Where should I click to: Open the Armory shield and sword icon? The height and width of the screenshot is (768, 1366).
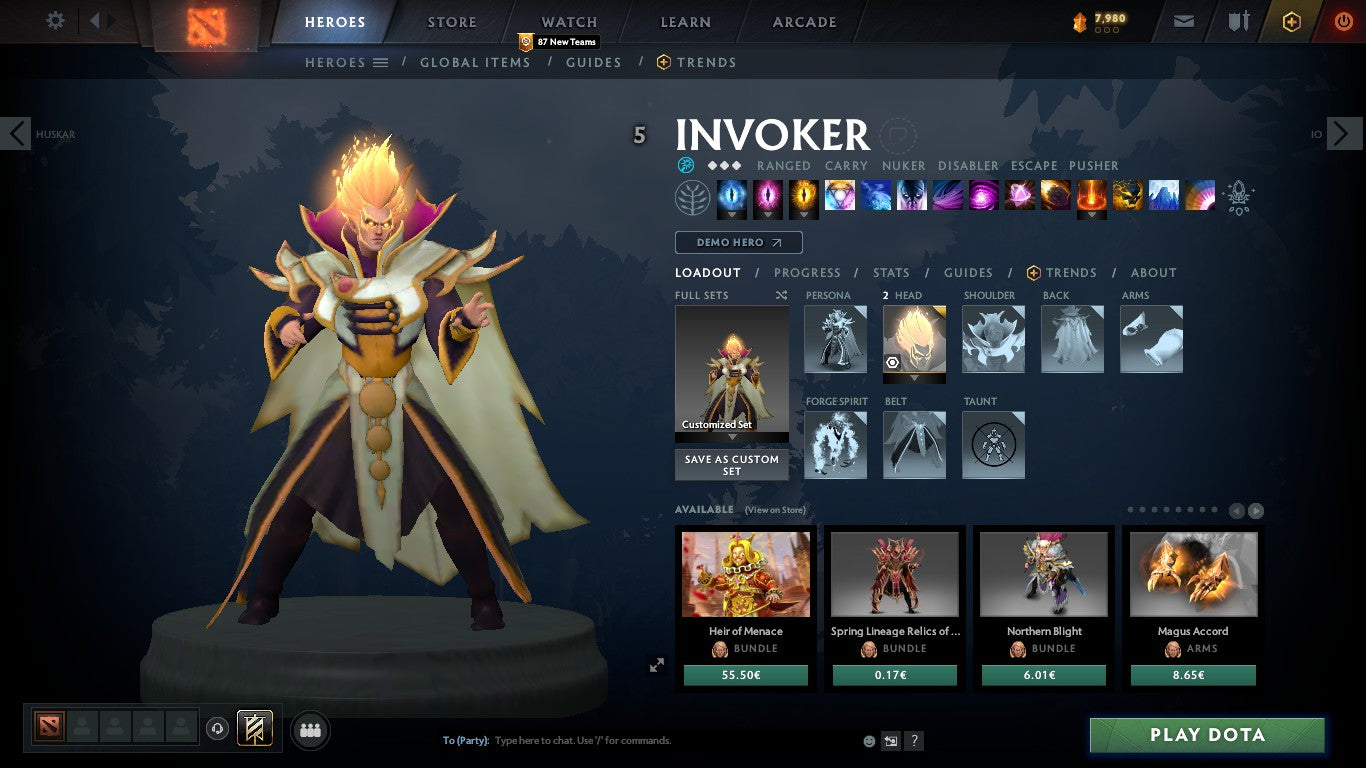tap(1240, 20)
